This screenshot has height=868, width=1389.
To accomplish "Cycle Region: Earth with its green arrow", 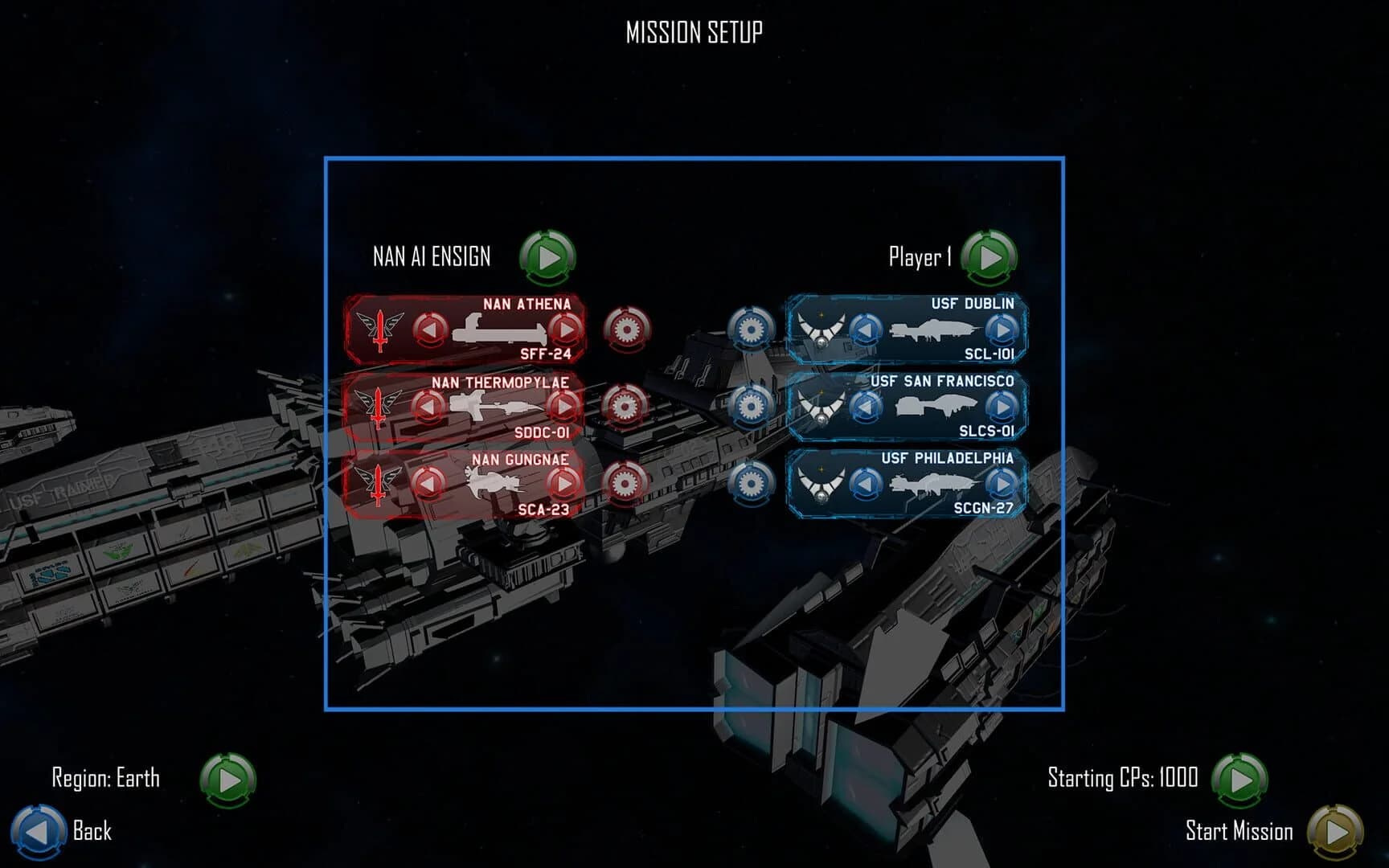I will click(227, 778).
